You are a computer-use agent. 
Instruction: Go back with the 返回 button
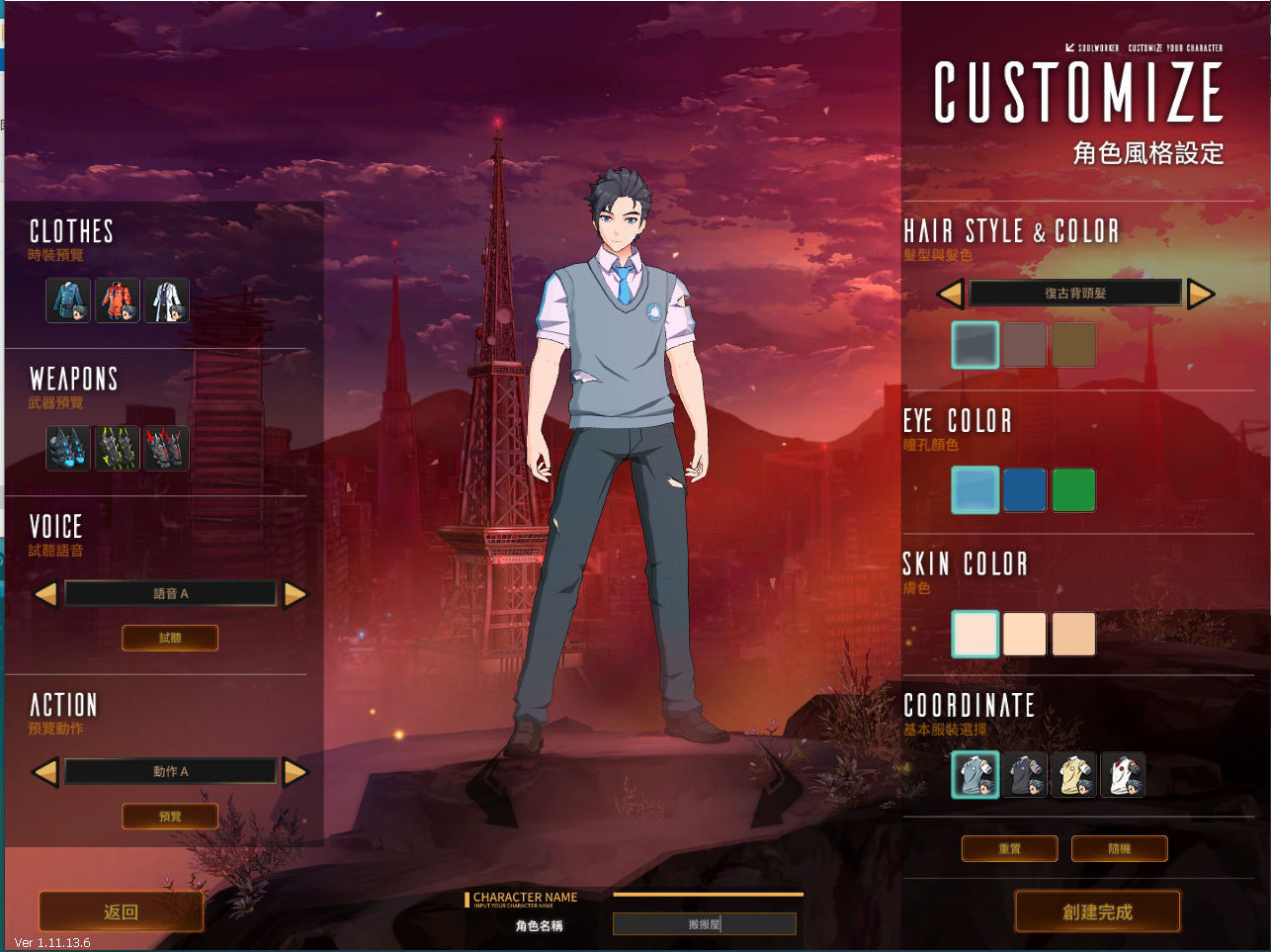[x=121, y=911]
